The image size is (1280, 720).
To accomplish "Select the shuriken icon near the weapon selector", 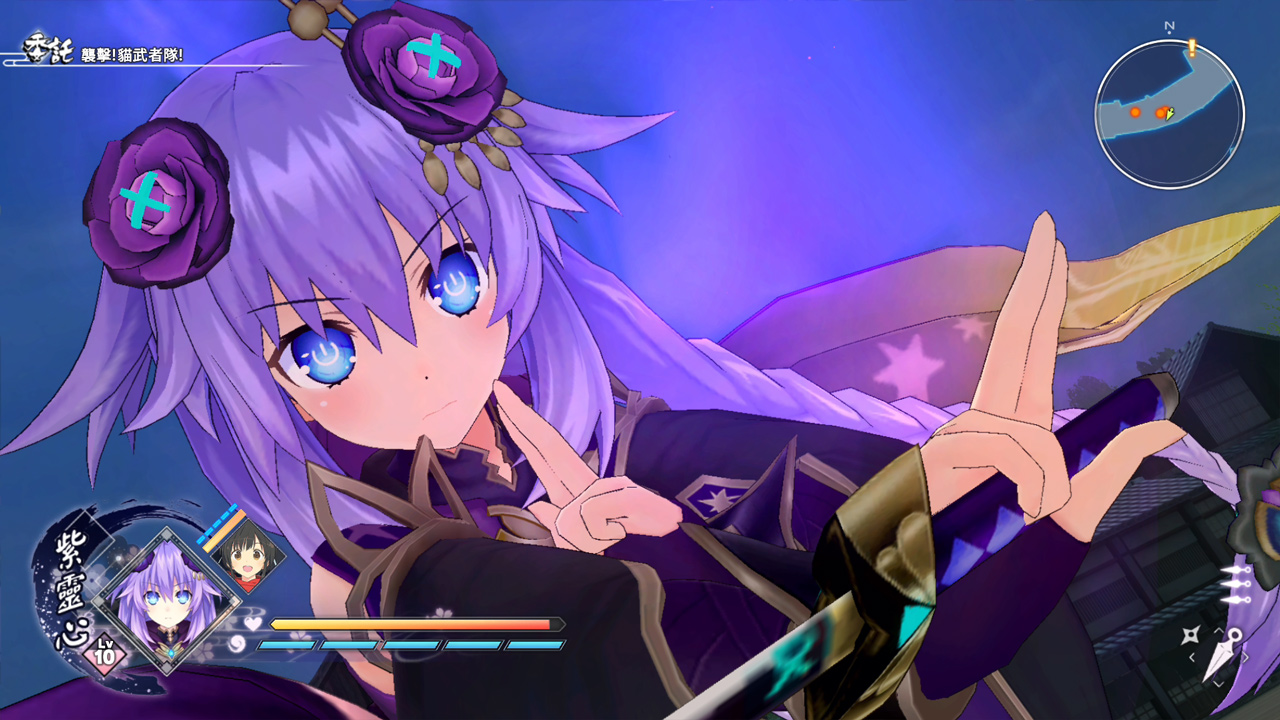I will [1190, 634].
